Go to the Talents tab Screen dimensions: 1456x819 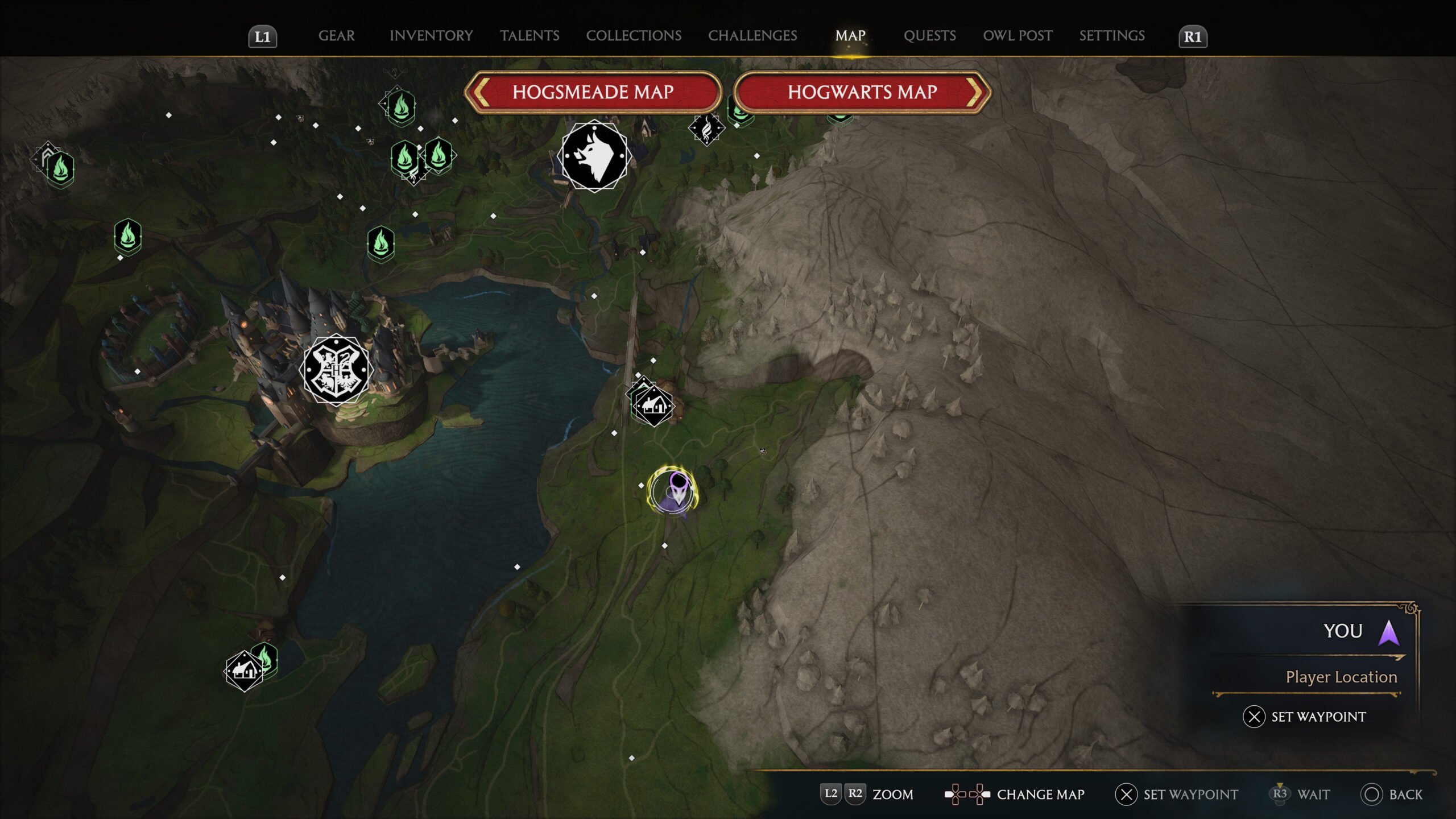tap(530, 36)
